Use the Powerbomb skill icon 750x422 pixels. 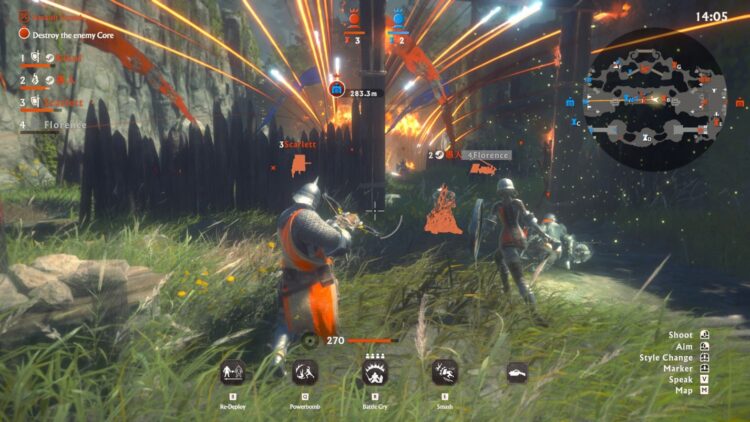tap(305, 373)
